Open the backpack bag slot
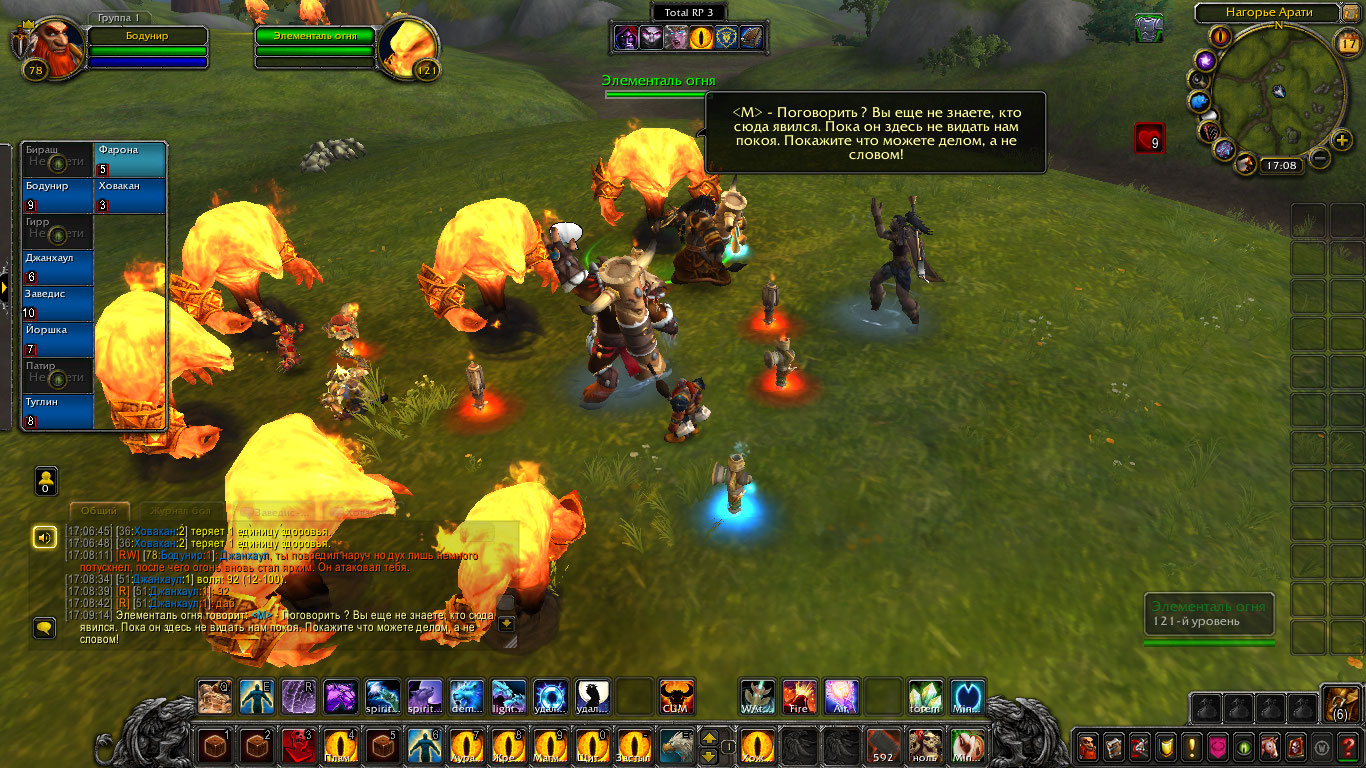Image resolution: width=1366 pixels, height=768 pixels. [1339, 704]
